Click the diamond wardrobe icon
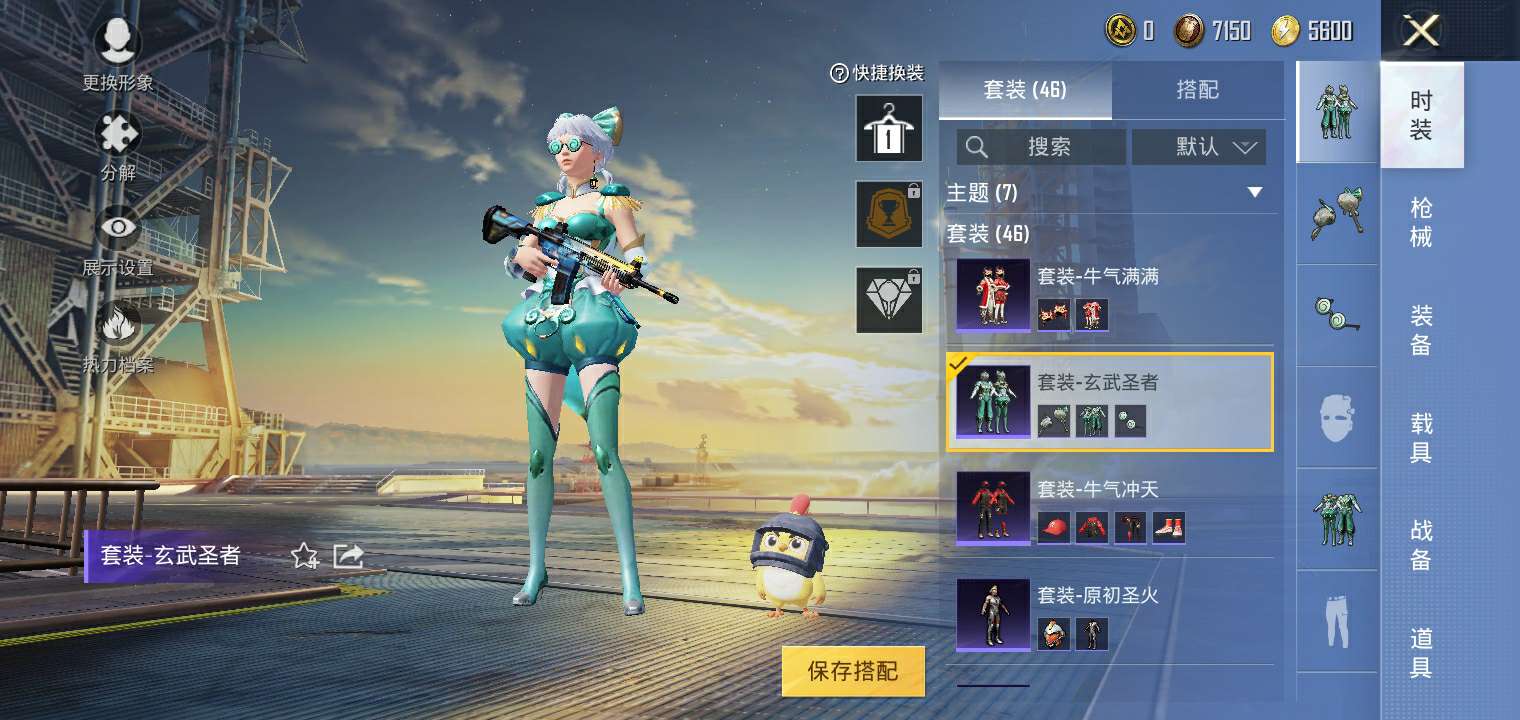Screen dimensions: 1520x720 [888, 300]
